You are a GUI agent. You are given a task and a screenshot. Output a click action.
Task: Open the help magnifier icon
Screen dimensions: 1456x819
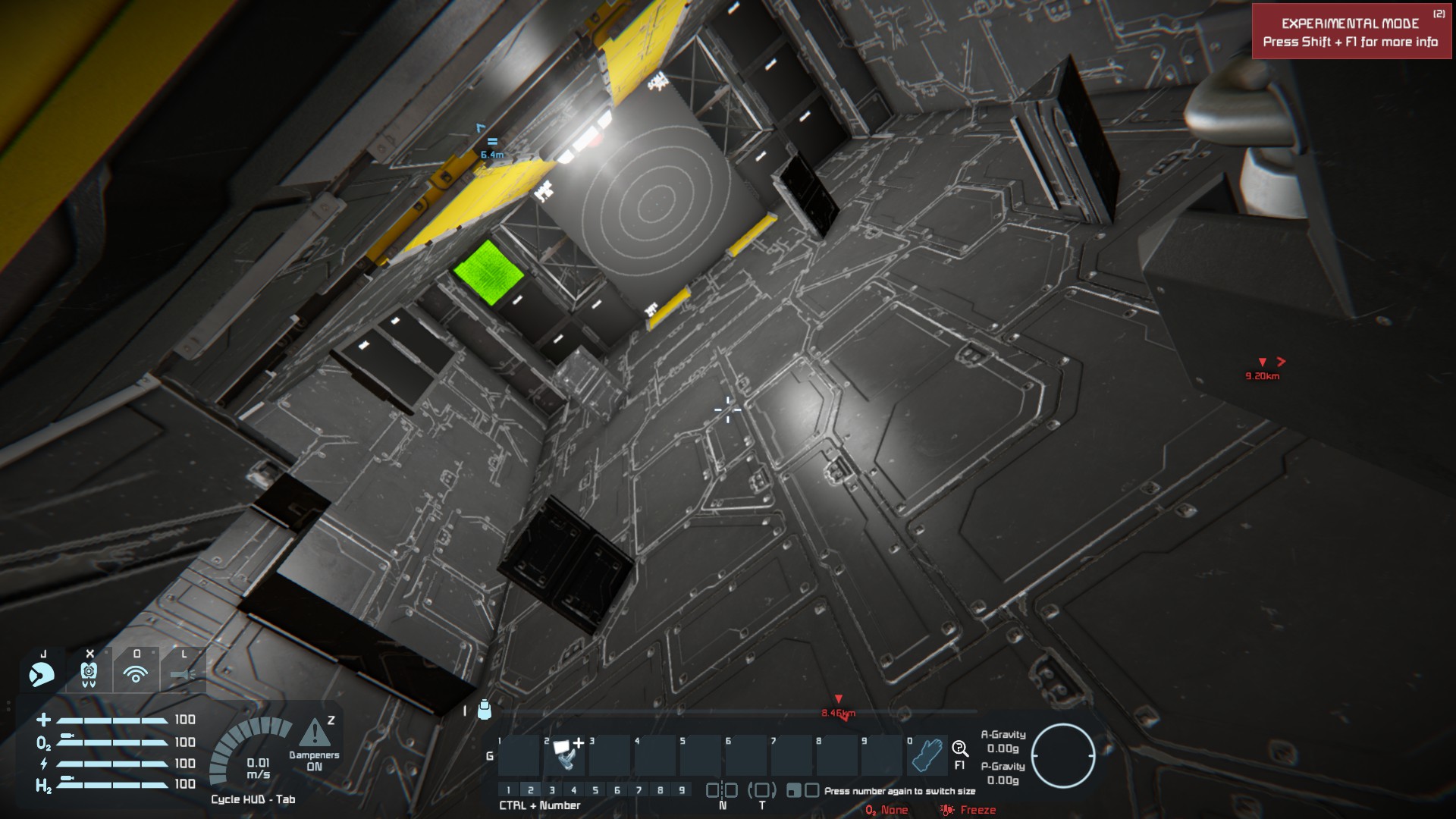tap(960, 749)
